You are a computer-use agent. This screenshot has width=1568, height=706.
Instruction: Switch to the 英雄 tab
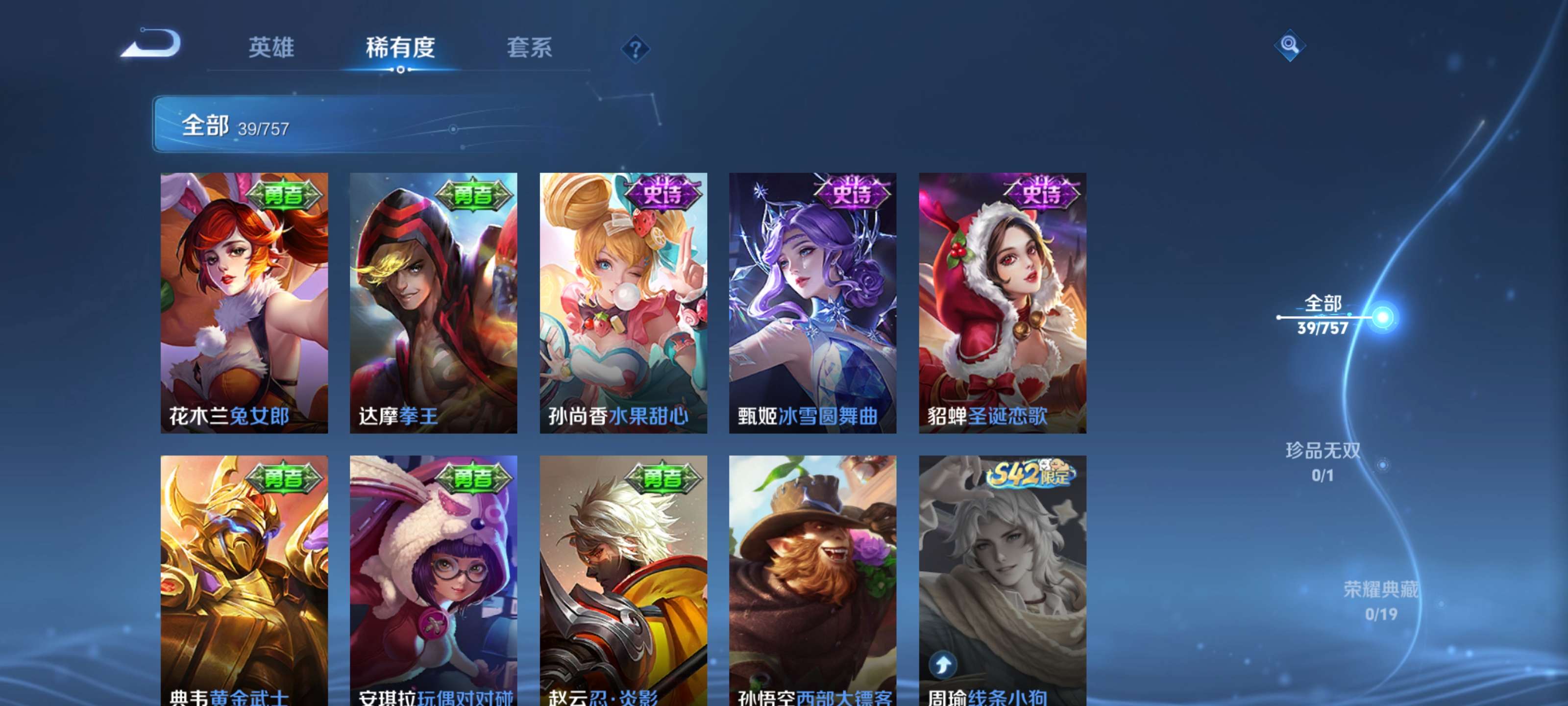click(x=272, y=49)
